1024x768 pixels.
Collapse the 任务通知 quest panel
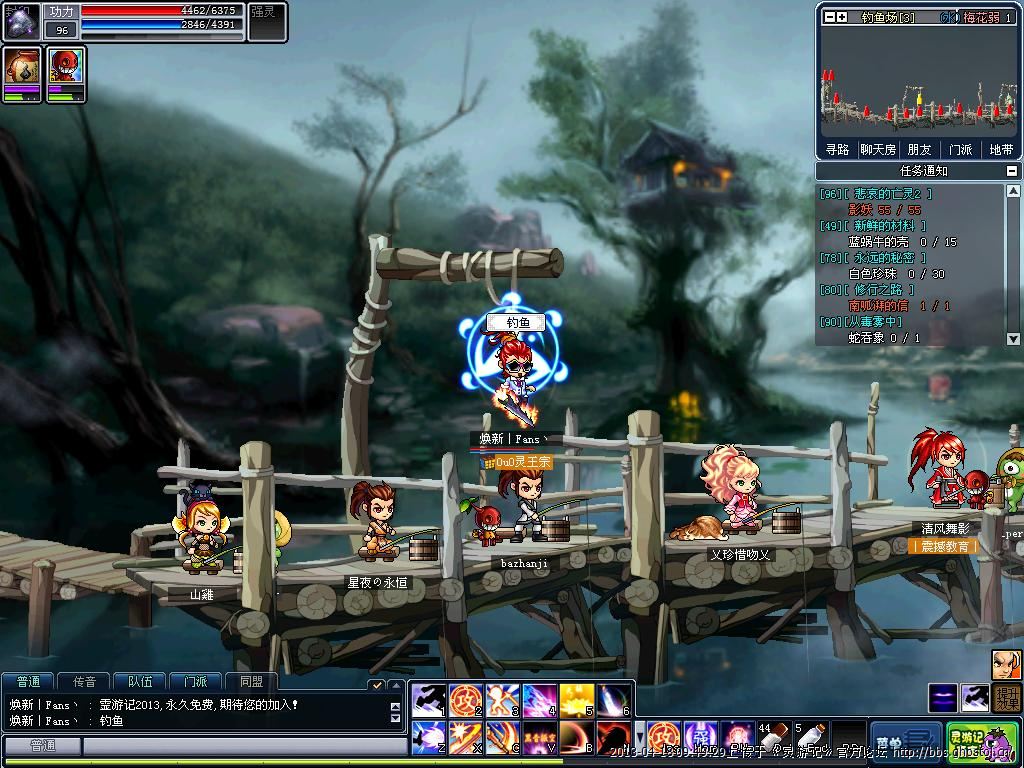(1012, 171)
